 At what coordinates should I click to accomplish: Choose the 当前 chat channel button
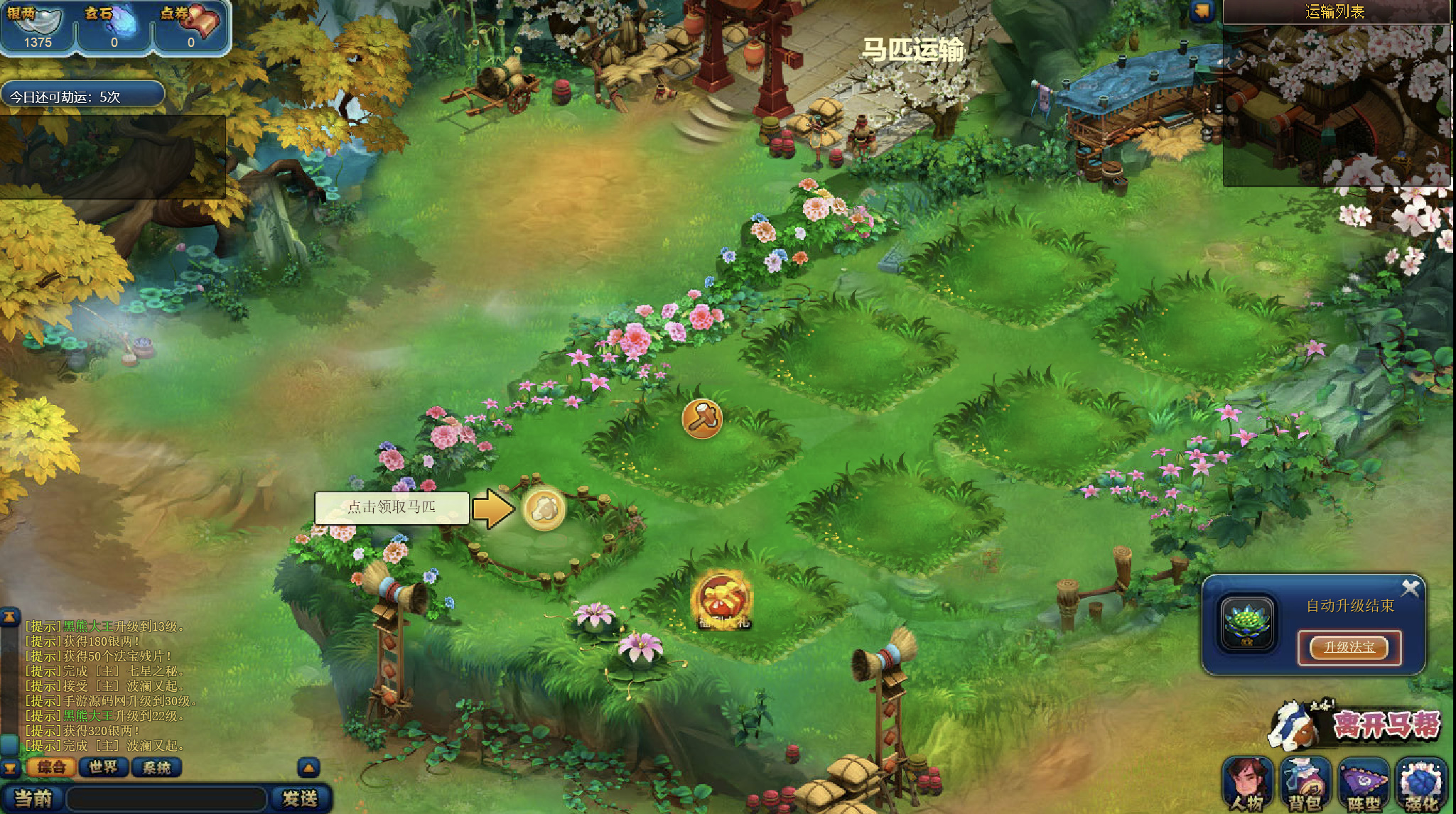tap(33, 799)
